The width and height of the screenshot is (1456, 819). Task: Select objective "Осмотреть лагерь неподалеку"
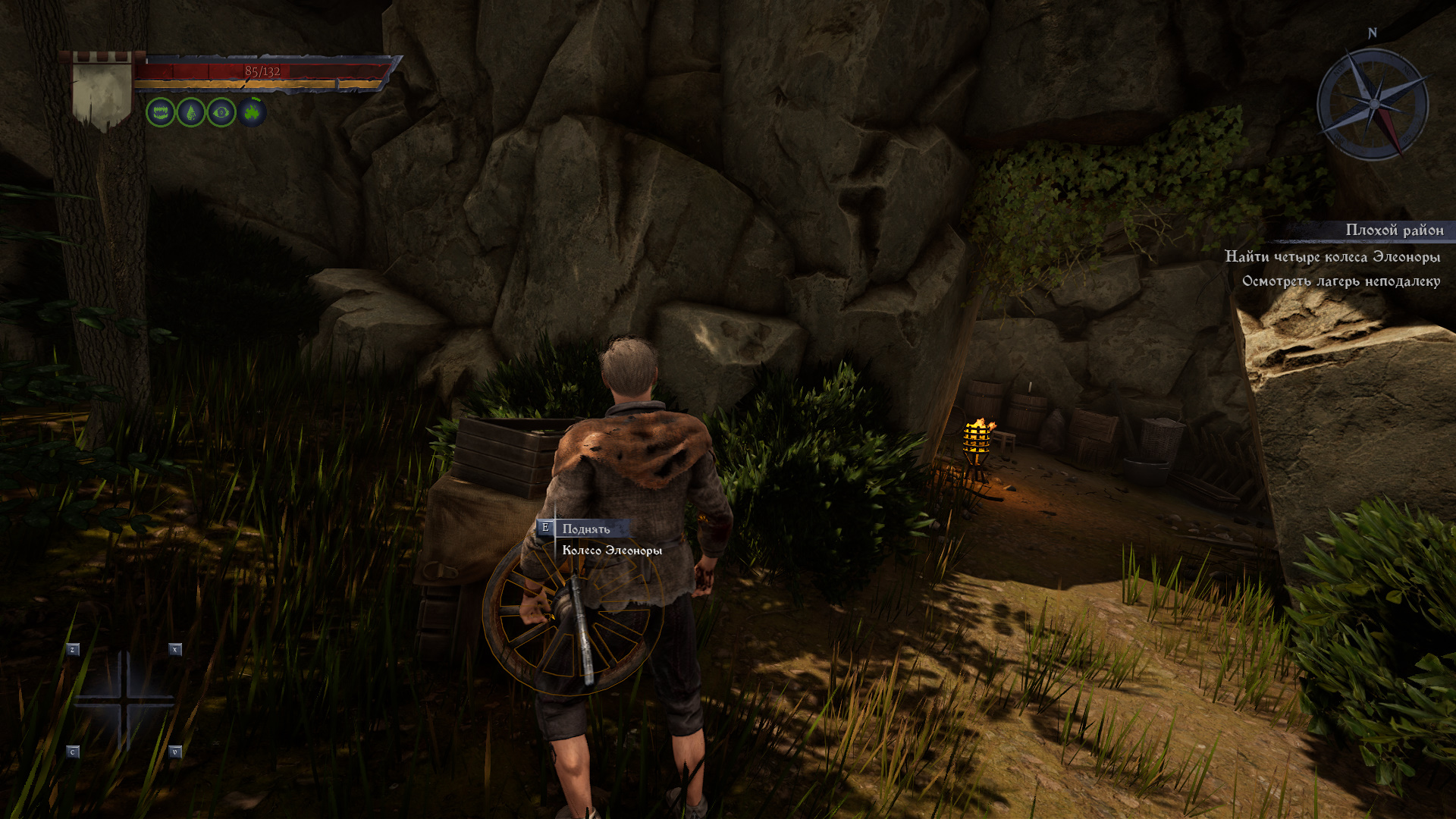pyautogui.click(x=1341, y=281)
